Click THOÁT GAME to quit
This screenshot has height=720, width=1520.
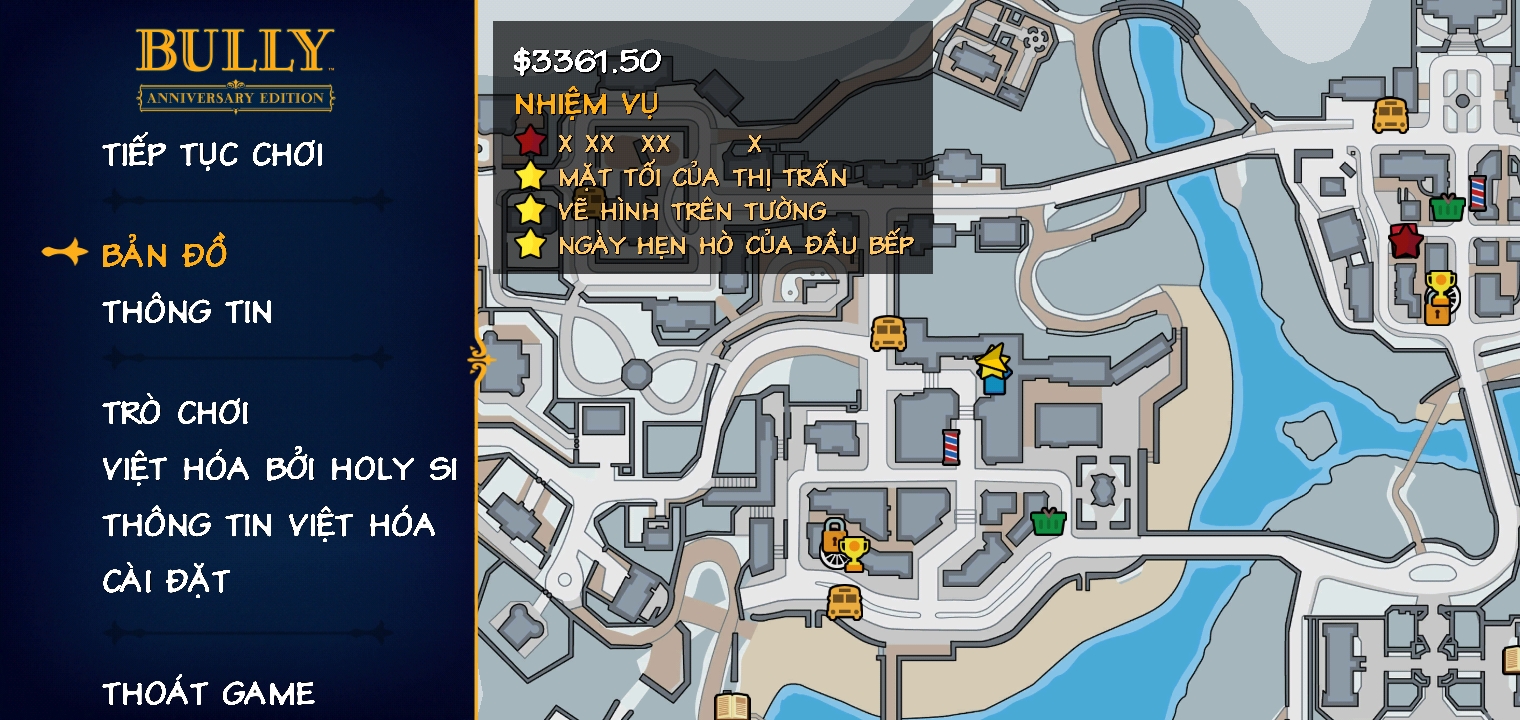[x=208, y=692]
